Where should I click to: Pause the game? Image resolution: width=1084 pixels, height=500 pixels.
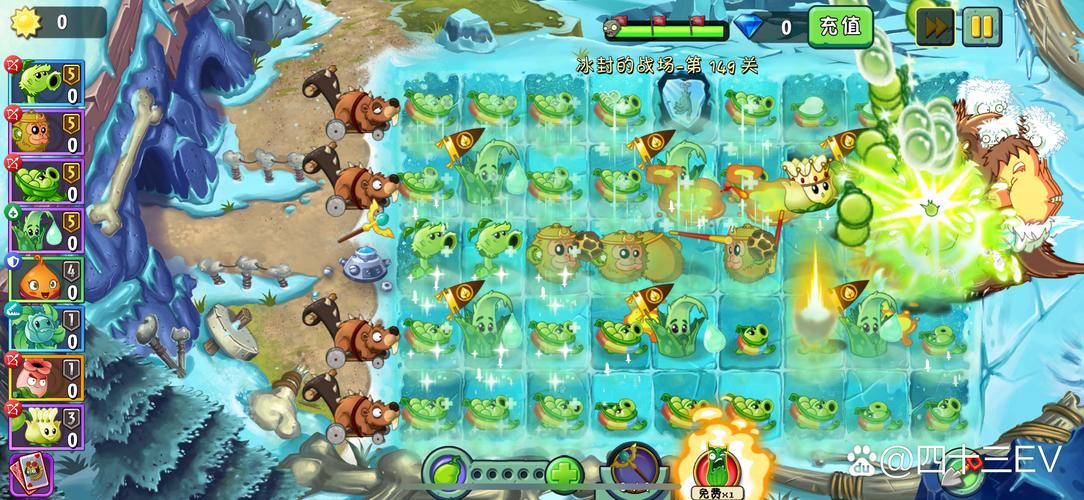coord(981,27)
